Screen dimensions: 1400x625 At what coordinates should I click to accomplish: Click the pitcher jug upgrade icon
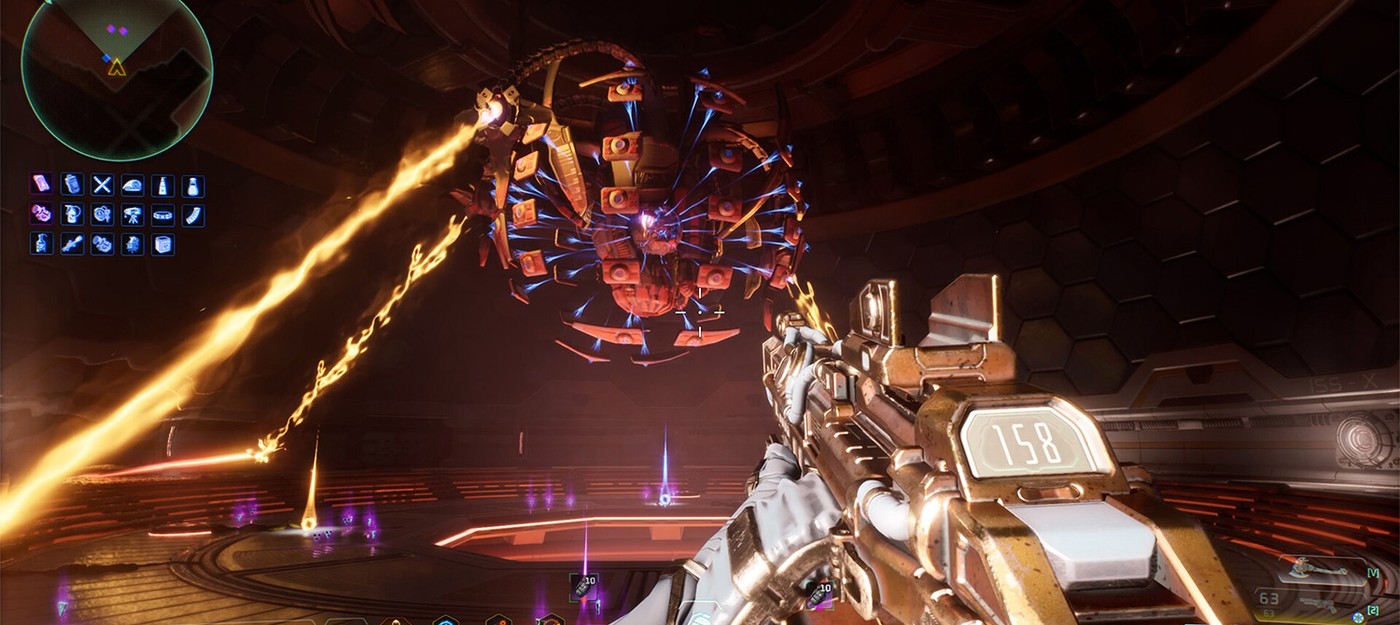point(71,214)
